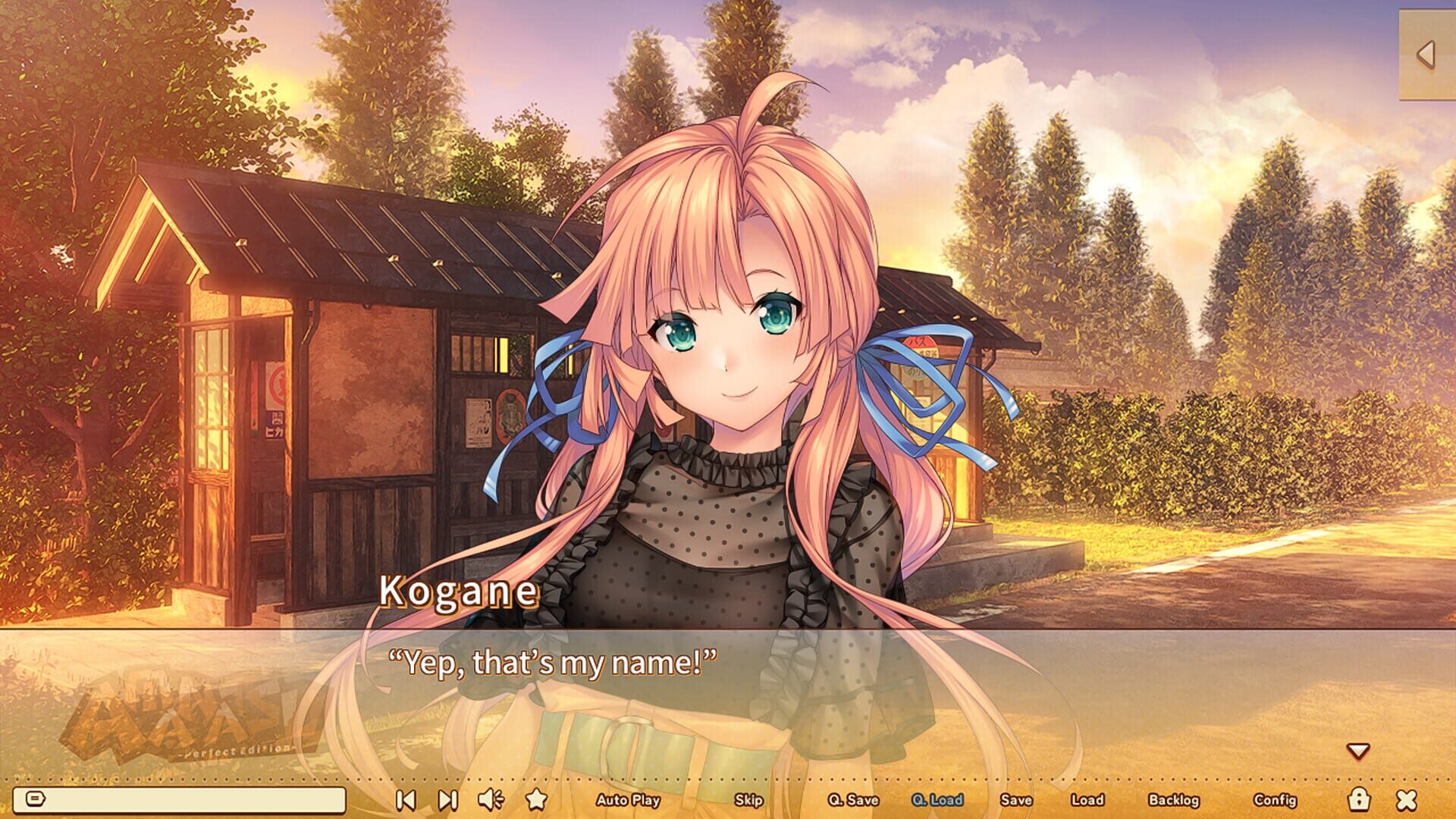Collapse the message window
Screen dimensions: 1456x819
pyautogui.click(x=1405, y=800)
